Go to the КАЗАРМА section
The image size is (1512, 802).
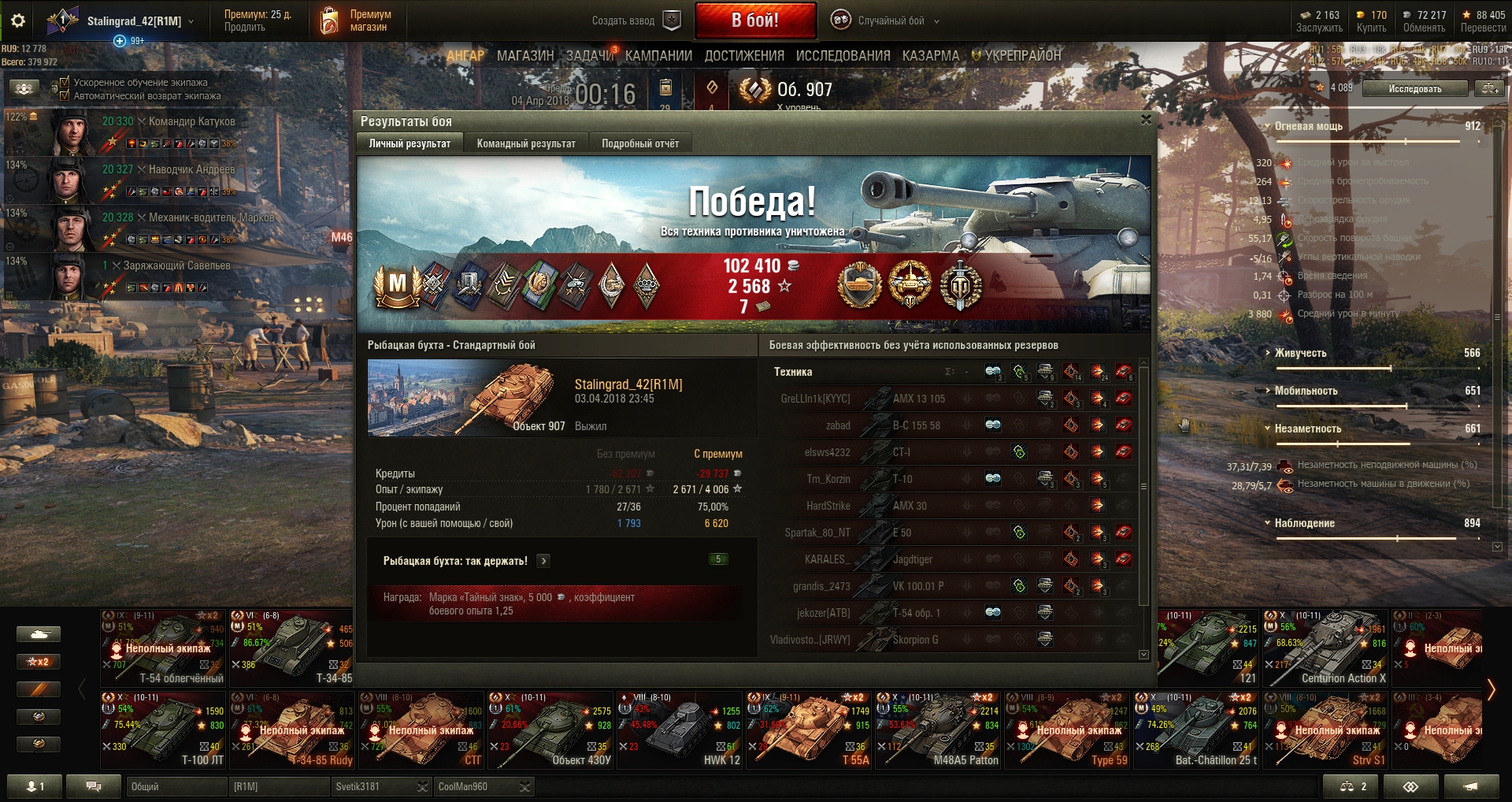(x=931, y=56)
